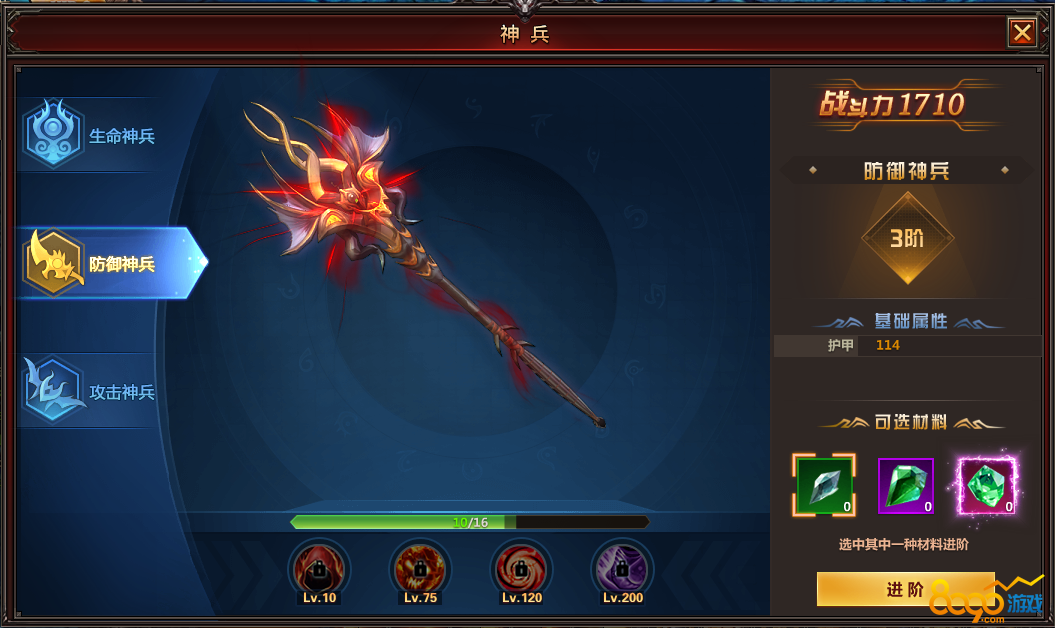Open the 攻击神兵 tab
This screenshot has height=628, width=1055.
tap(95, 392)
